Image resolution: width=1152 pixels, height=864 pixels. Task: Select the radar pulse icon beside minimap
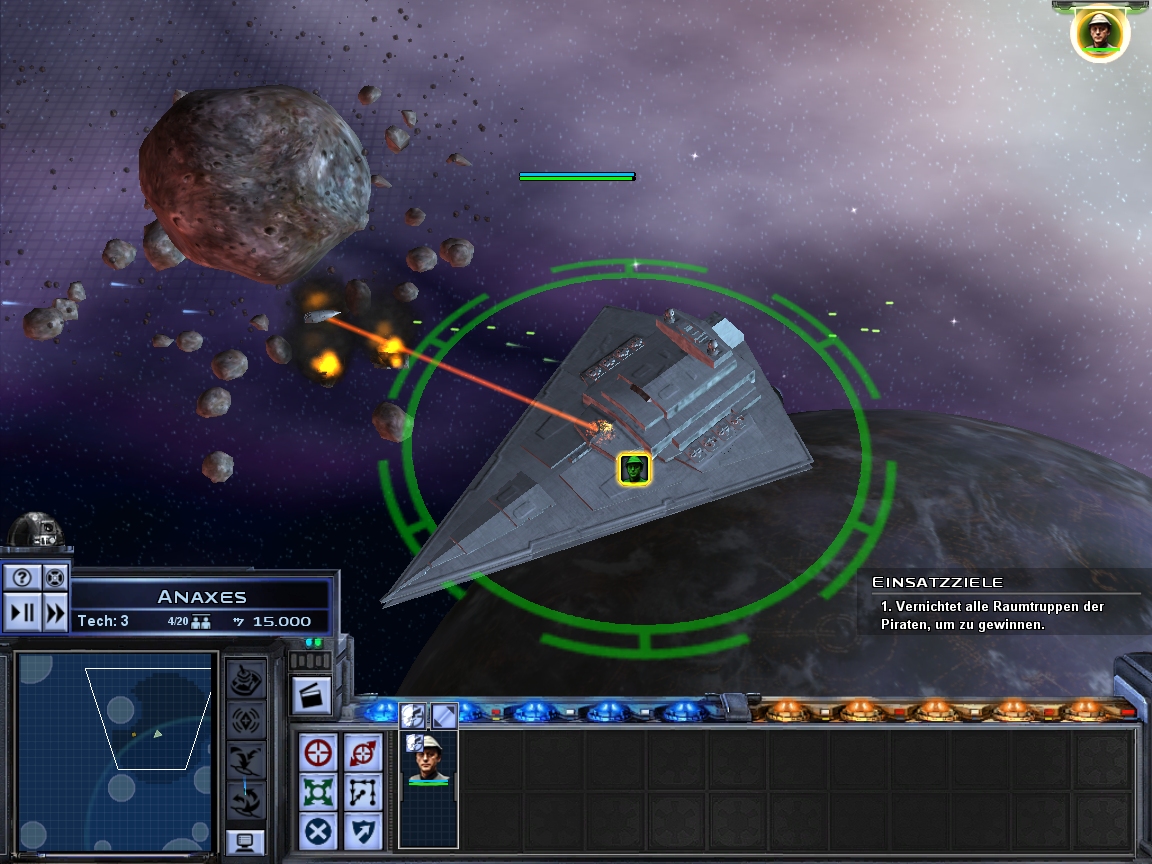[x=245, y=719]
